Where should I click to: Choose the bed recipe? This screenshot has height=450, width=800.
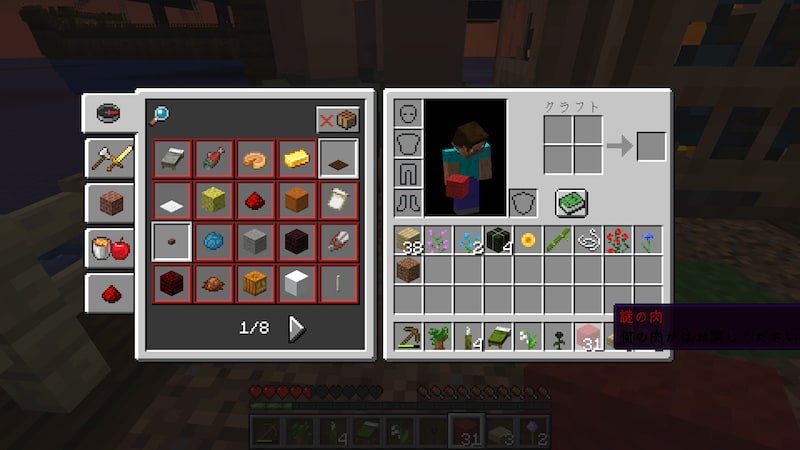coord(172,158)
